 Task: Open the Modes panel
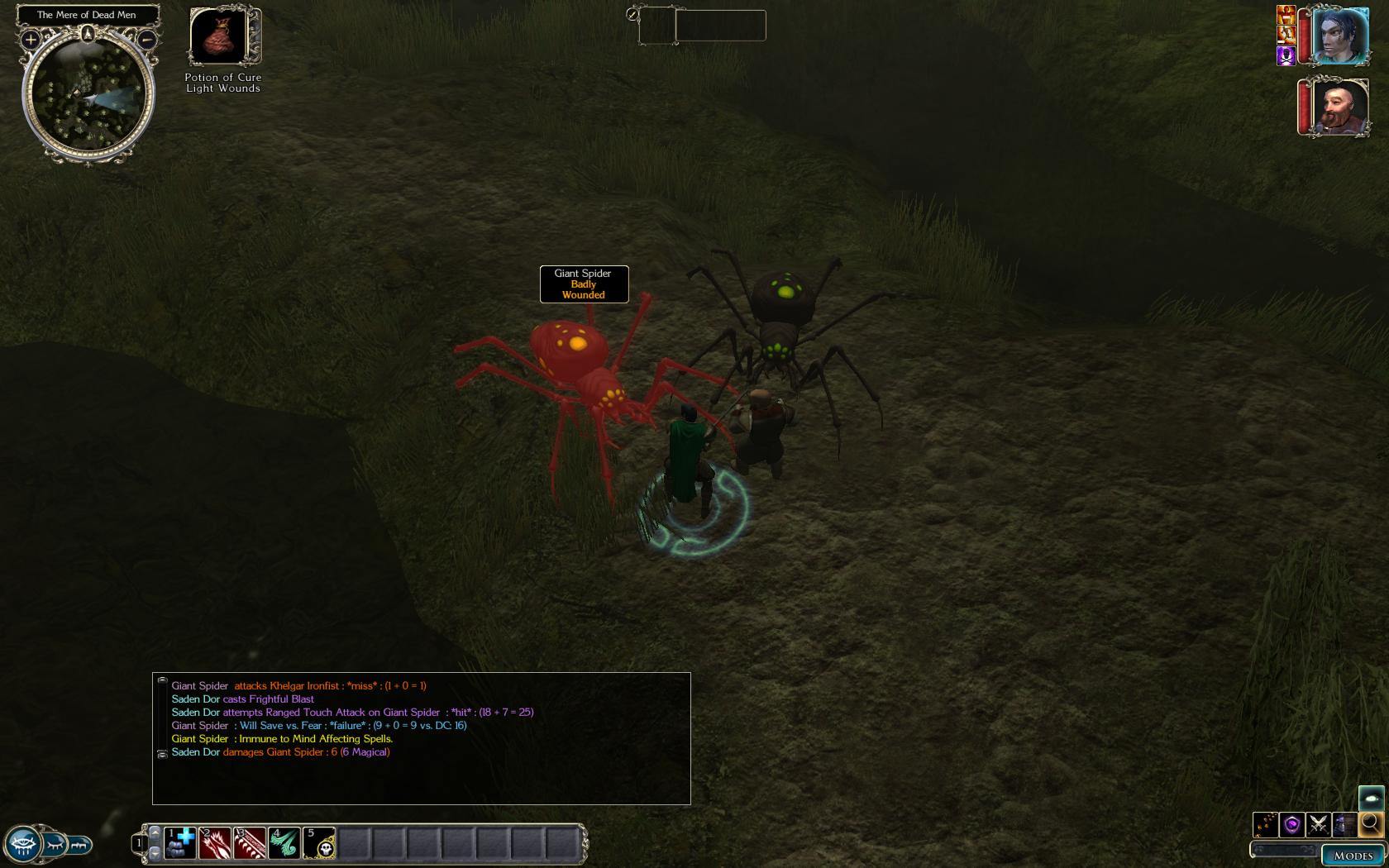[x=1353, y=856]
